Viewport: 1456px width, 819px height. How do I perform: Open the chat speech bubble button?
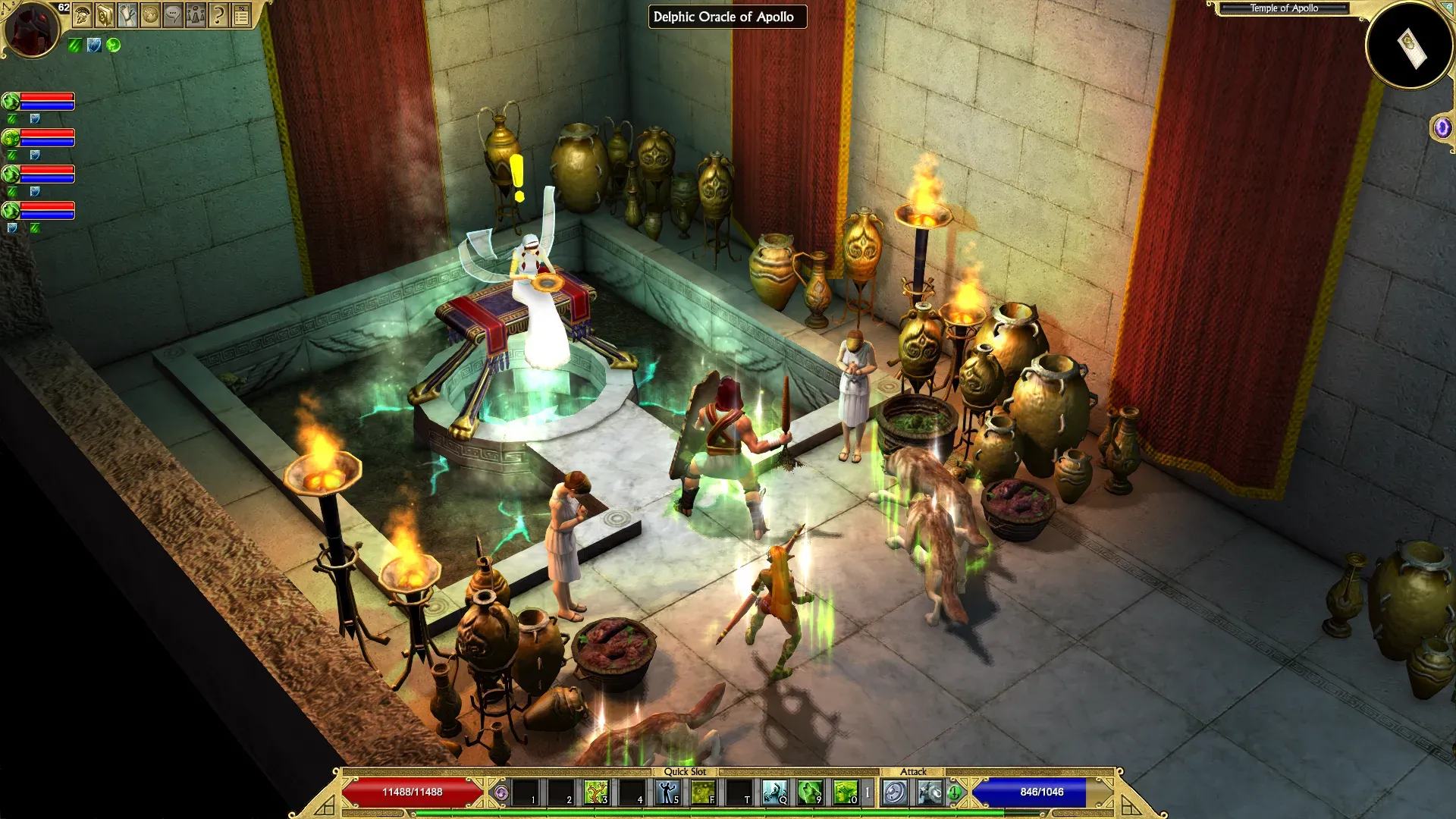[173, 14]
